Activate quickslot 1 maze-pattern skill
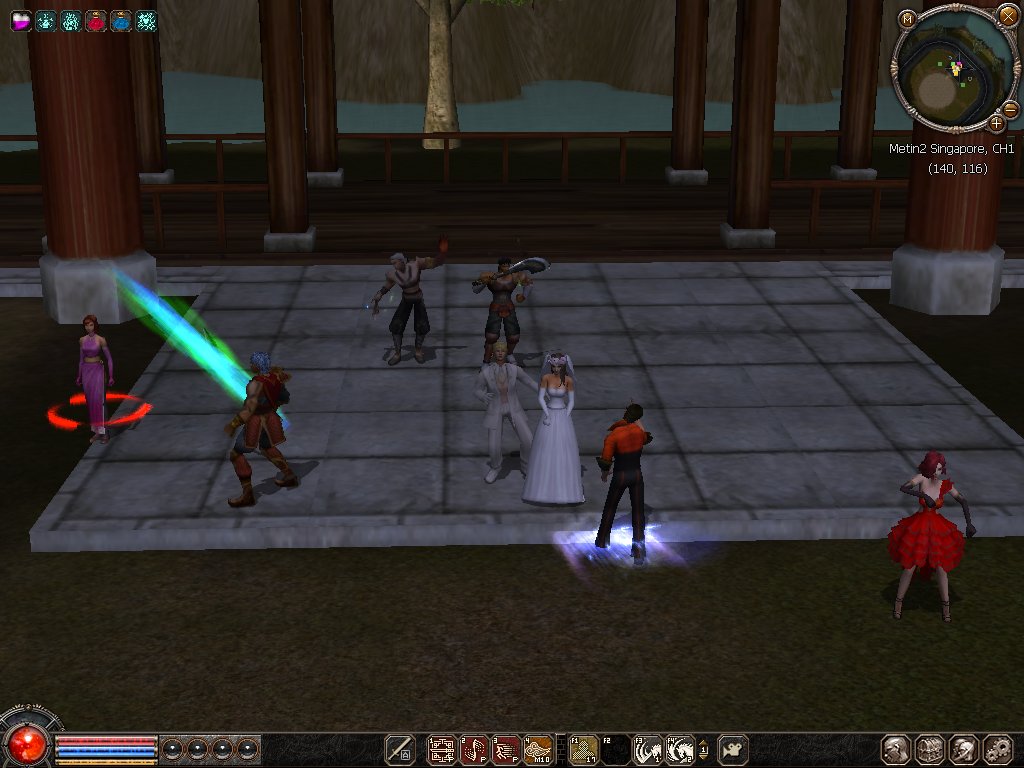The image size is (1024, 768). coord(442,749)
